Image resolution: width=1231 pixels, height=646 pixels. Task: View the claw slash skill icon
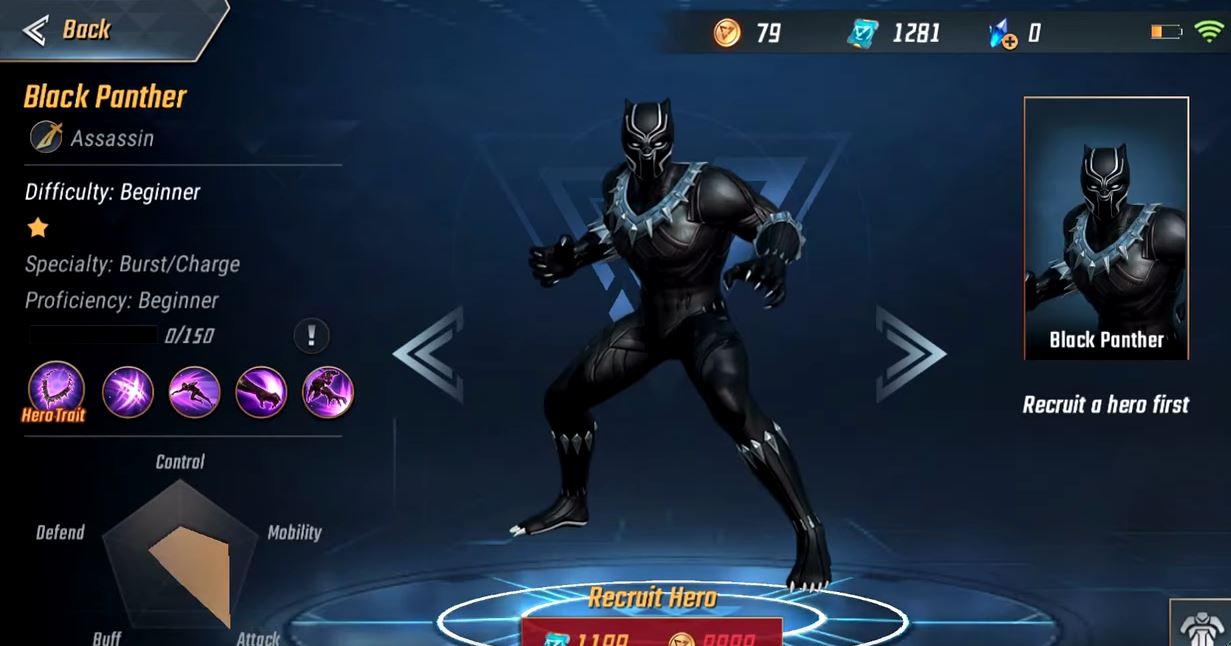(x=127, y=391)
